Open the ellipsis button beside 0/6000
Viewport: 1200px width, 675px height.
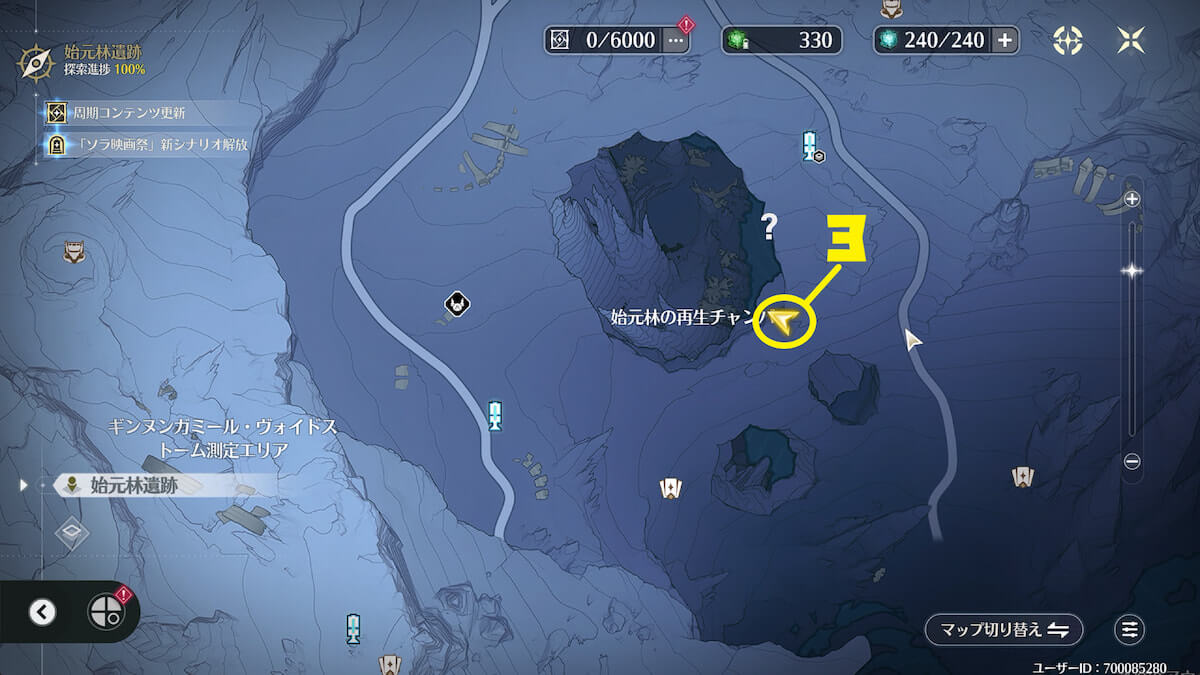[677, 40]
